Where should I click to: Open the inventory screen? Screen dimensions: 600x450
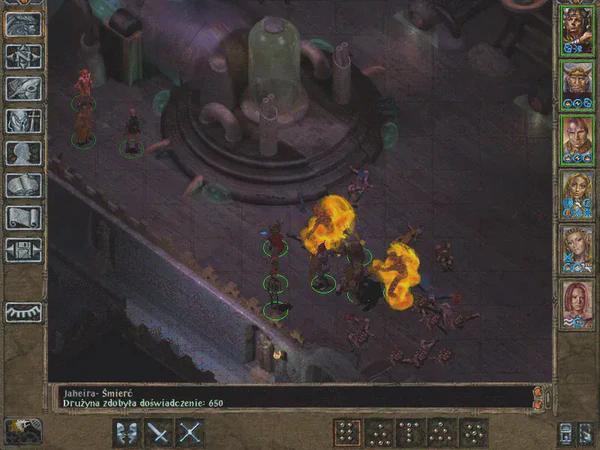point(23,121)
